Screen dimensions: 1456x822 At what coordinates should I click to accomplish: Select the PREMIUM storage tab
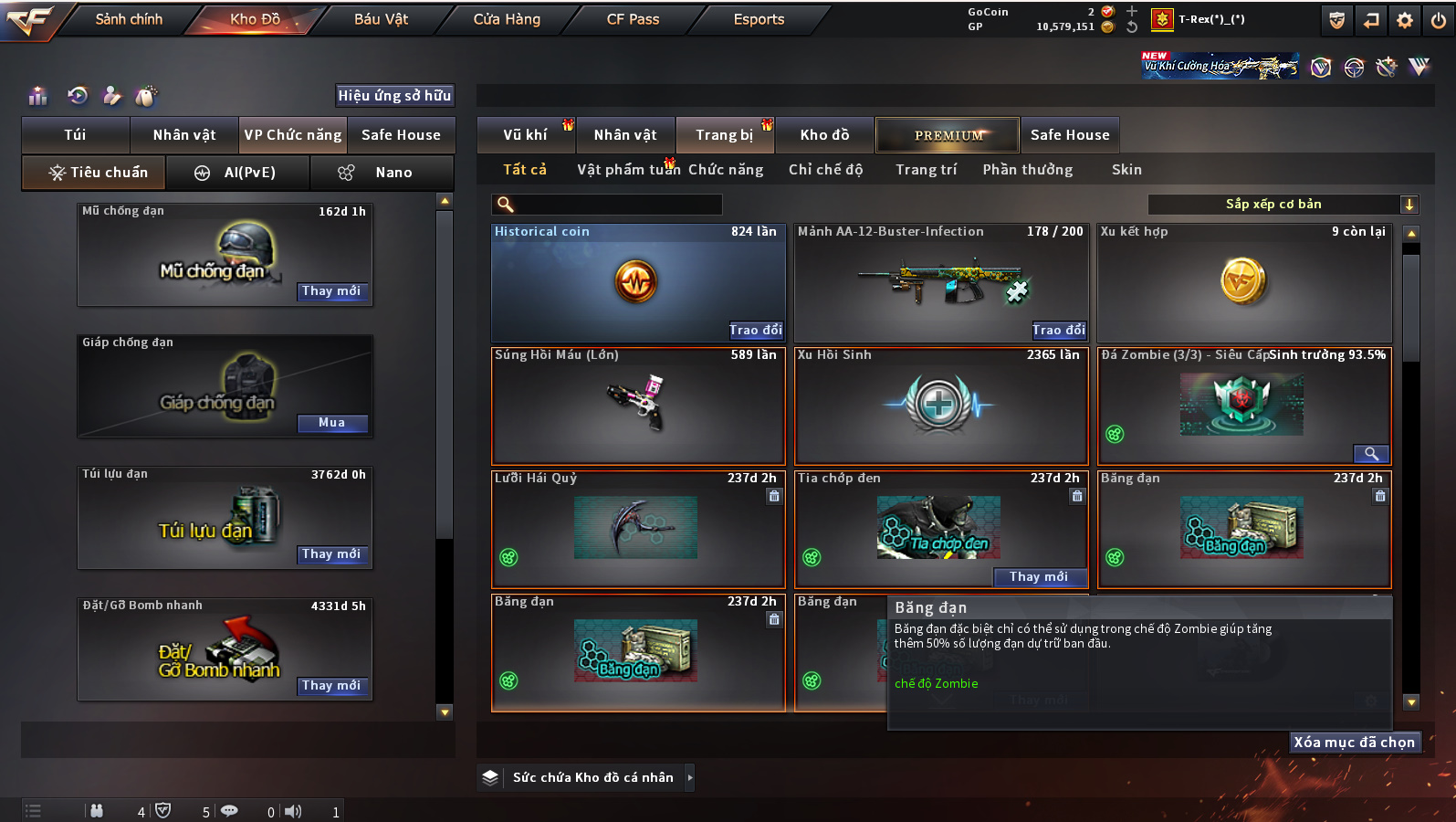tap(948, 135)
